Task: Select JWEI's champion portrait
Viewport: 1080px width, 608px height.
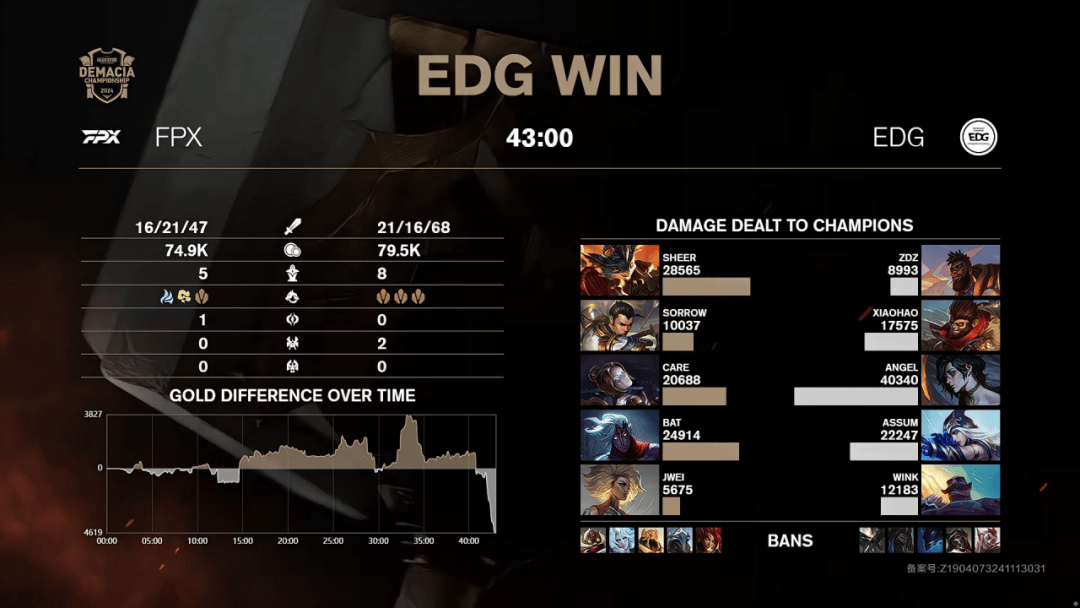Action: tap(620, 490)
